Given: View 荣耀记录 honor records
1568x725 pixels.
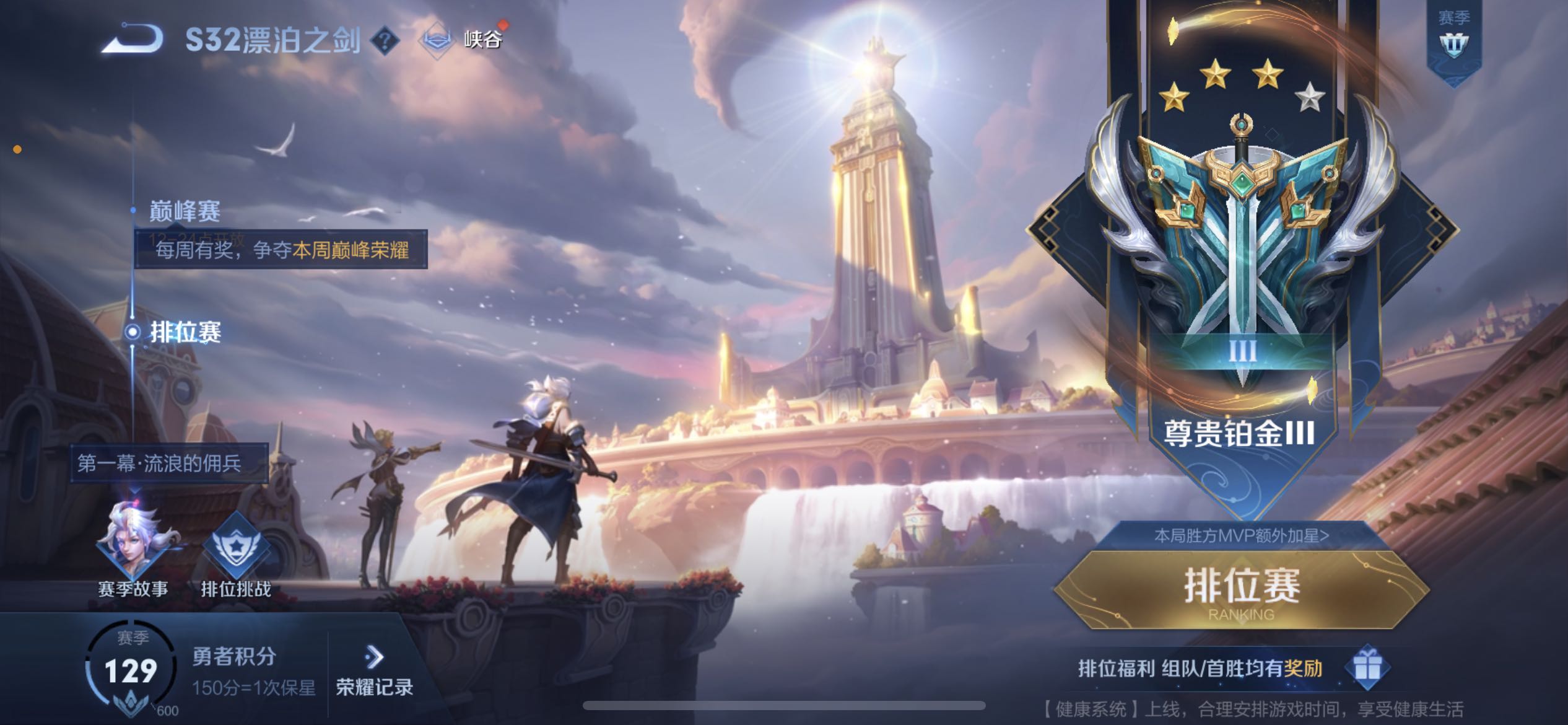Looking at the screenshot, I should click(374, 671).
